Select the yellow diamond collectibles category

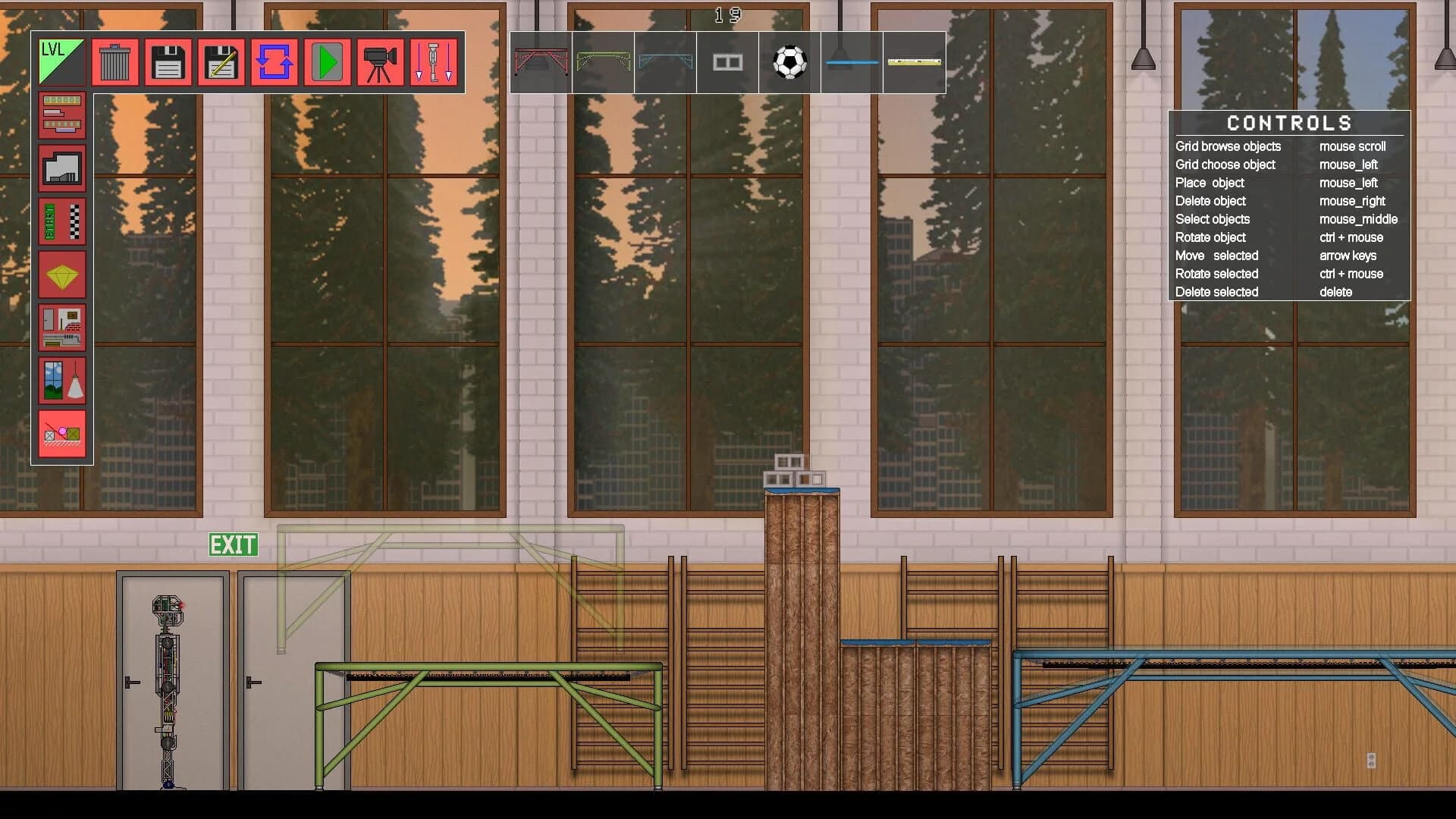tap(62, 275)
